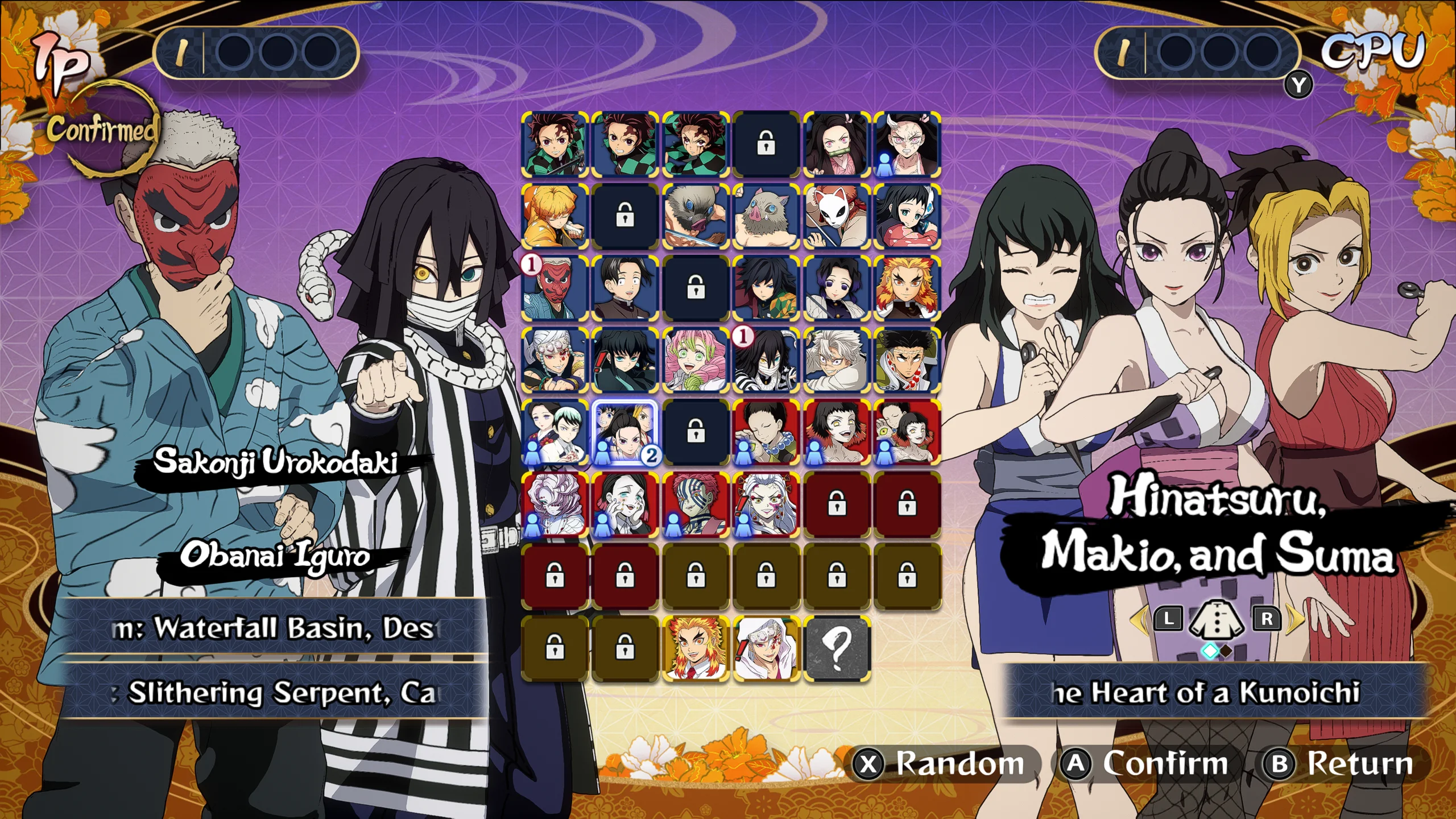The width and height of the screenshot is (1456, 819).
Task: Choose Makomo's character portrait
Action: [907, 216]
